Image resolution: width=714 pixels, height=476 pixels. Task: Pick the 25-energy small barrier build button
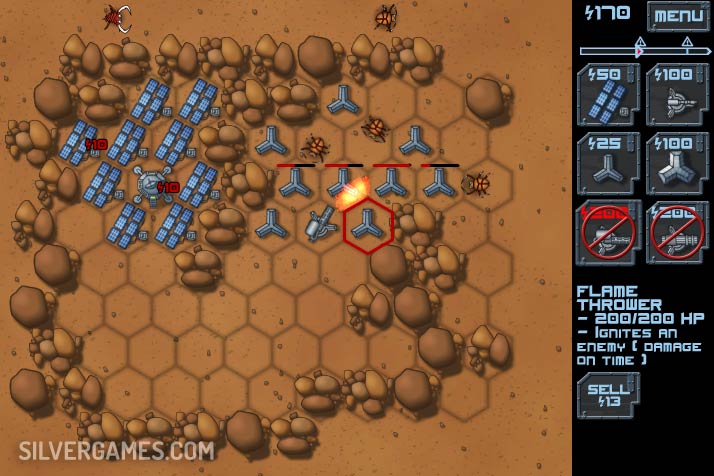(607, 161)
